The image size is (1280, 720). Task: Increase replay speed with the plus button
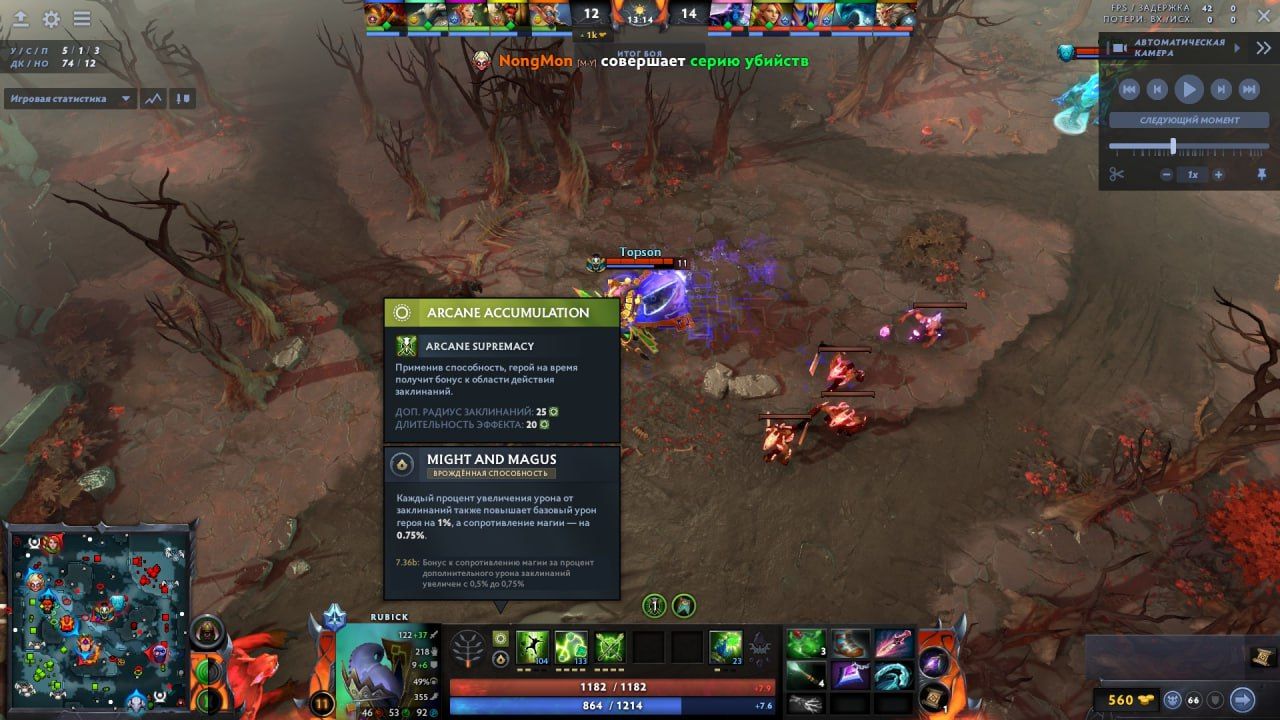(x=1218, y=175)
